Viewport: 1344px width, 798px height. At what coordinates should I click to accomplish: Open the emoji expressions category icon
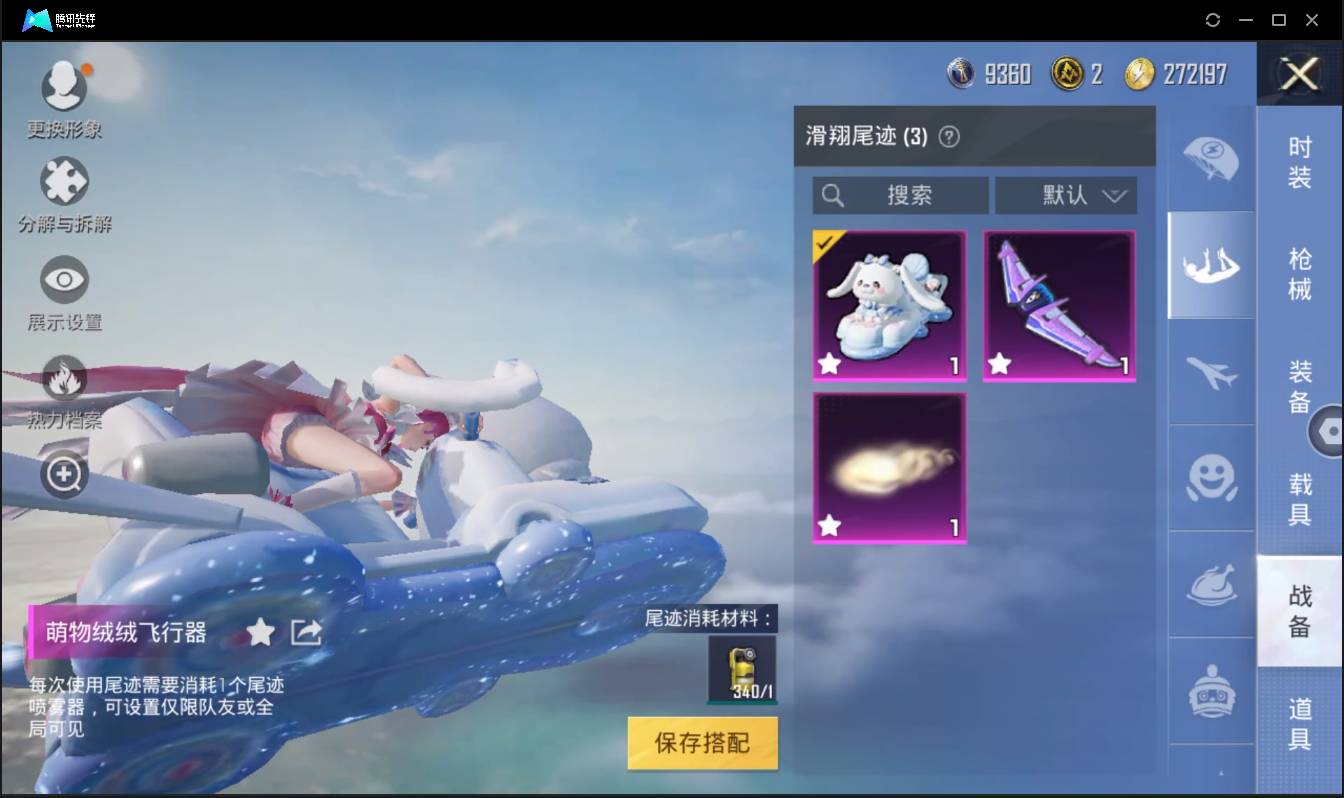[x=1210, y=480]
